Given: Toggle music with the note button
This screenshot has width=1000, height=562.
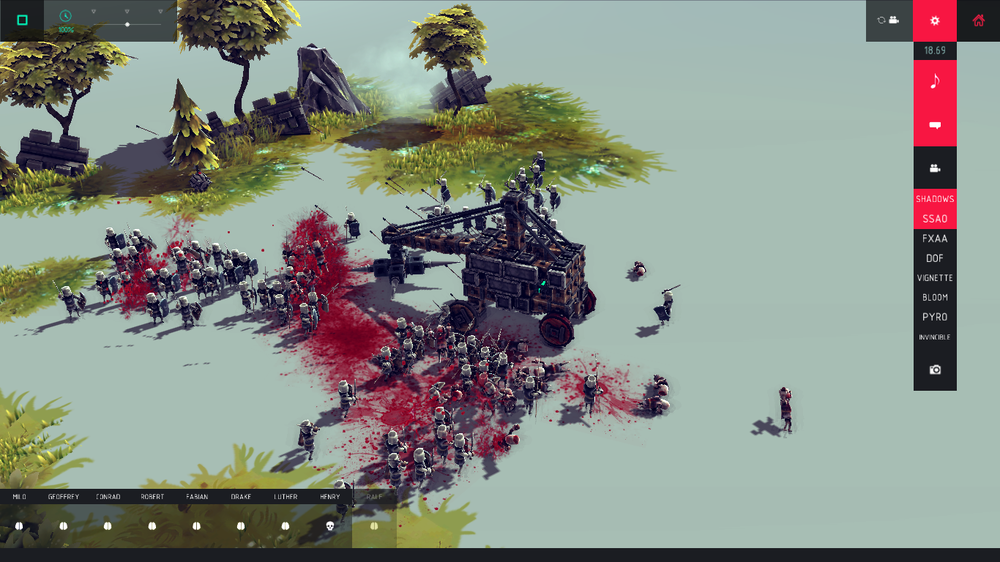Looking at the screenshot, I should pyautogui.click(x=935, y=82).
